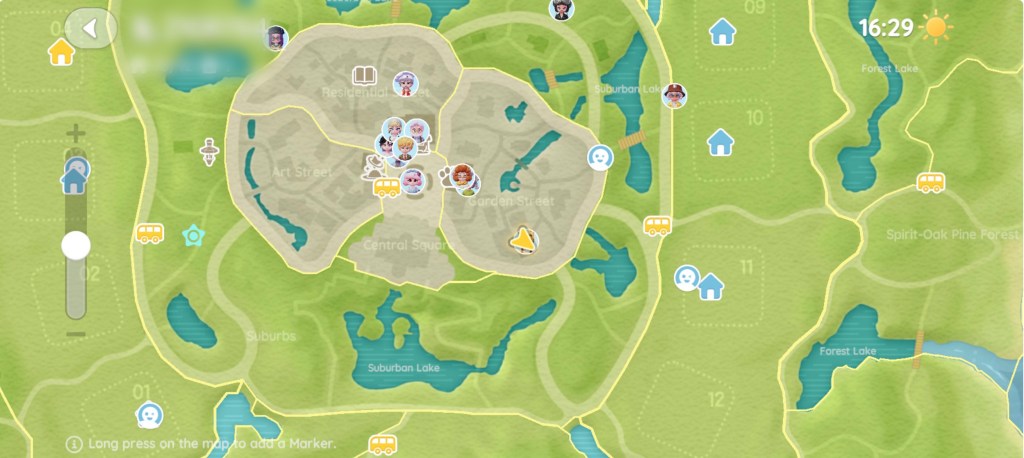Image resolution: width=1024 pixels, height=458 pixels.
Task: Zoom in with the plus button
Action: coord(76,133)
